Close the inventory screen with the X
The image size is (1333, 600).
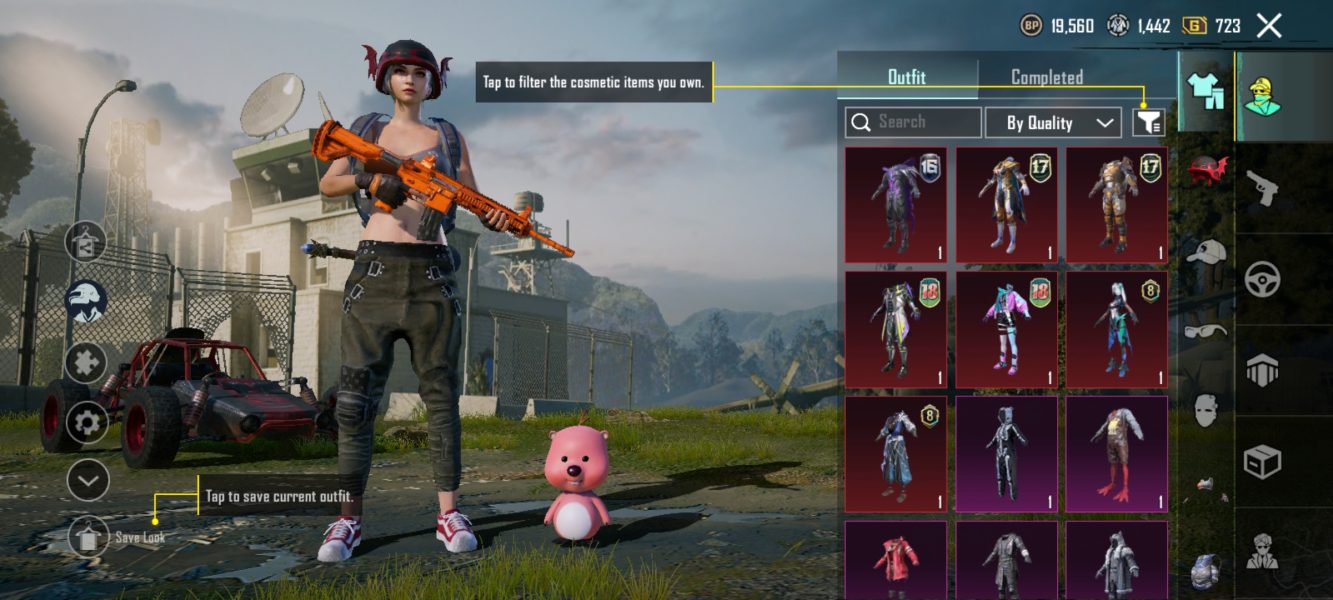(x=1269, y=26)
